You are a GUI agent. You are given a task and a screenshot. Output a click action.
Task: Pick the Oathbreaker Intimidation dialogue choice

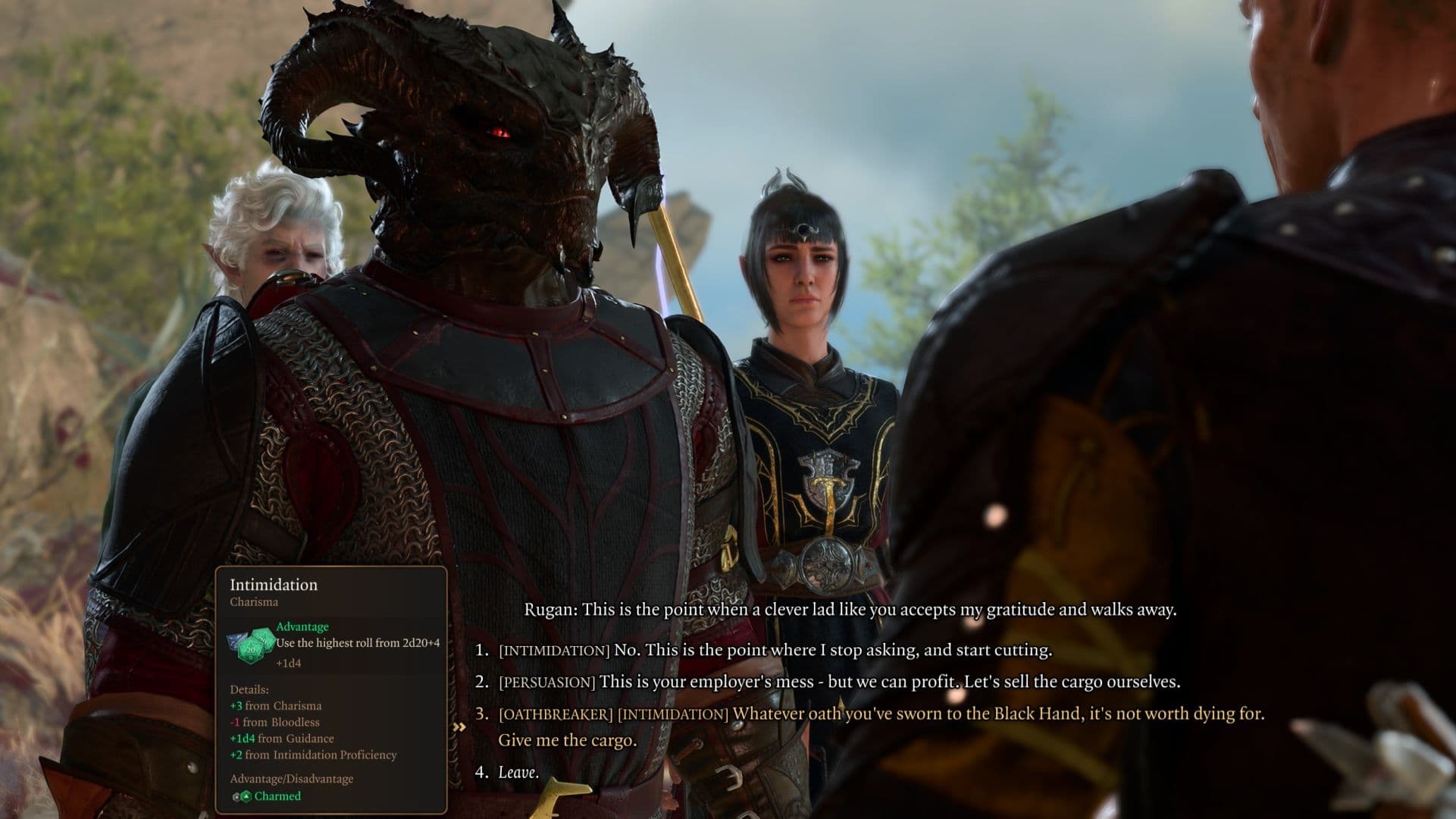click(881, 714)
